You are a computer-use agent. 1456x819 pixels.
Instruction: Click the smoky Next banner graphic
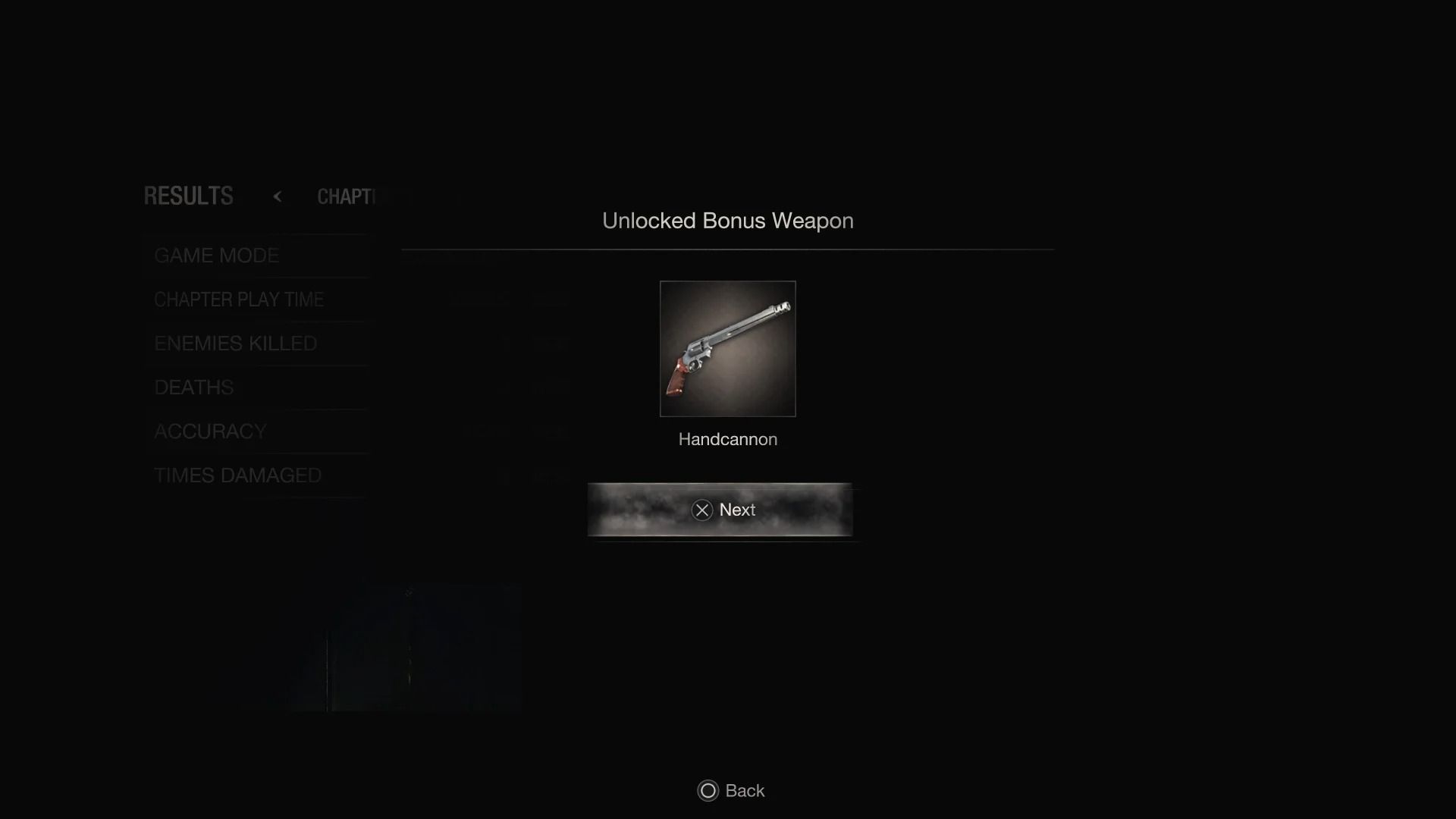[720, 510]
